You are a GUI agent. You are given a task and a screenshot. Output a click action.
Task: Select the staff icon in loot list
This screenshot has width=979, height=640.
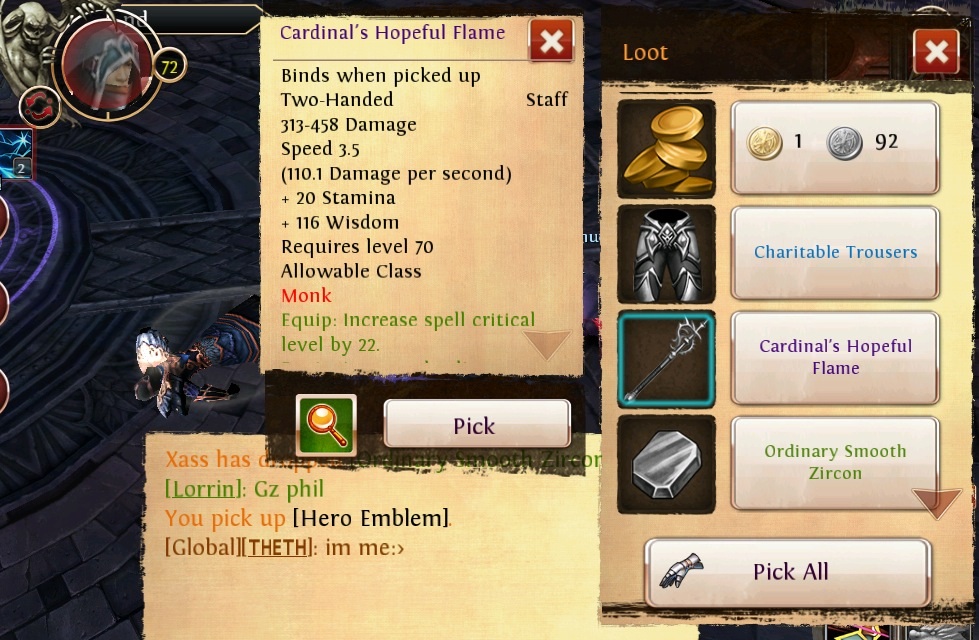pyautogui.click(x=666, y=359)
